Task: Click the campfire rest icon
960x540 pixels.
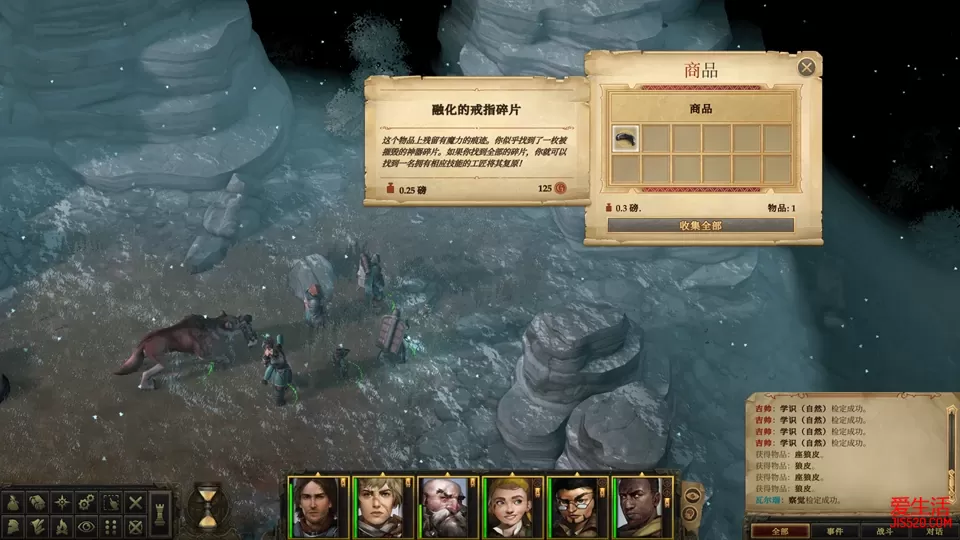Action: [x=62, y=526]
